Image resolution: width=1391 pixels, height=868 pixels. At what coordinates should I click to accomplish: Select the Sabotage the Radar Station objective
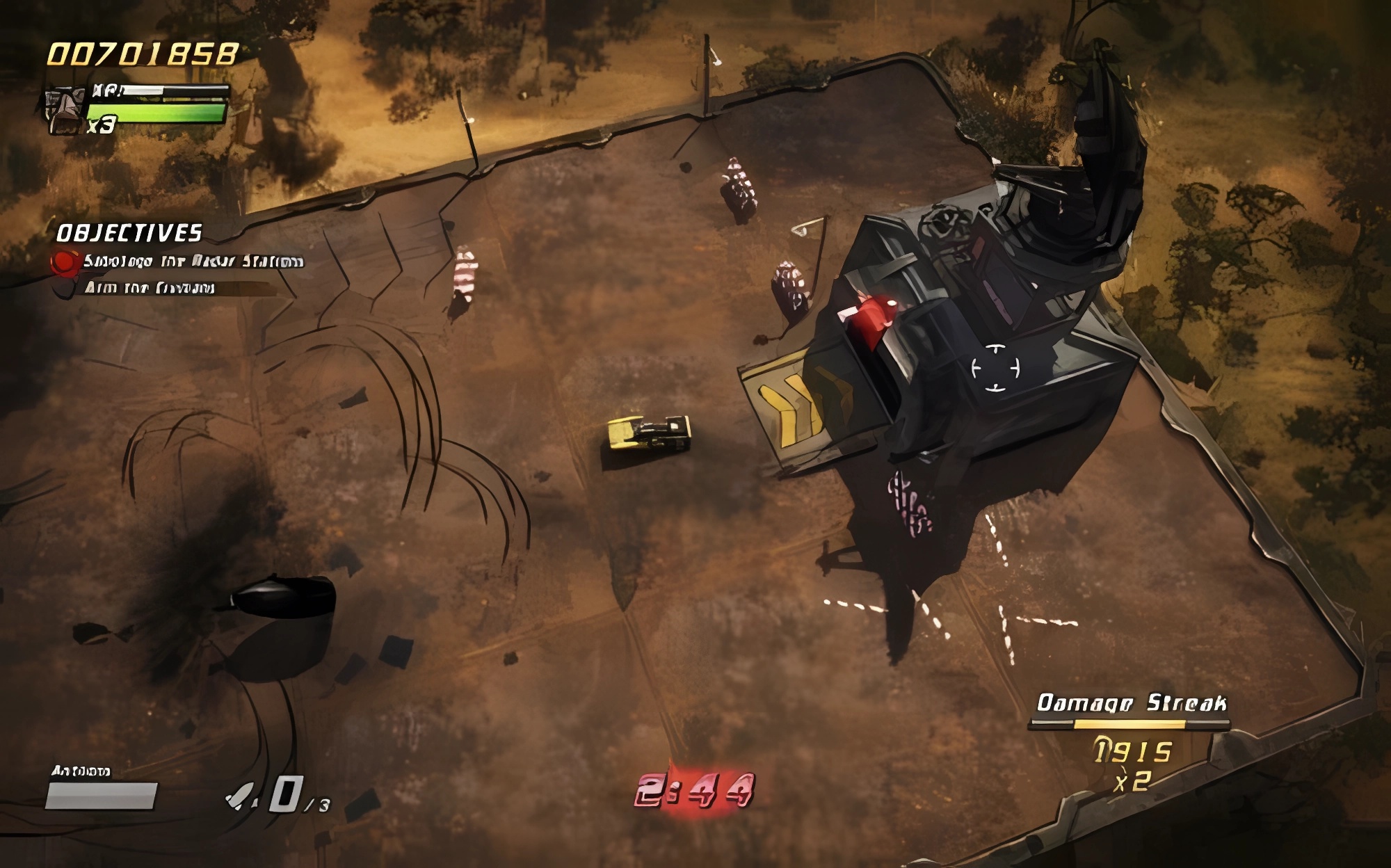point(193,262)
